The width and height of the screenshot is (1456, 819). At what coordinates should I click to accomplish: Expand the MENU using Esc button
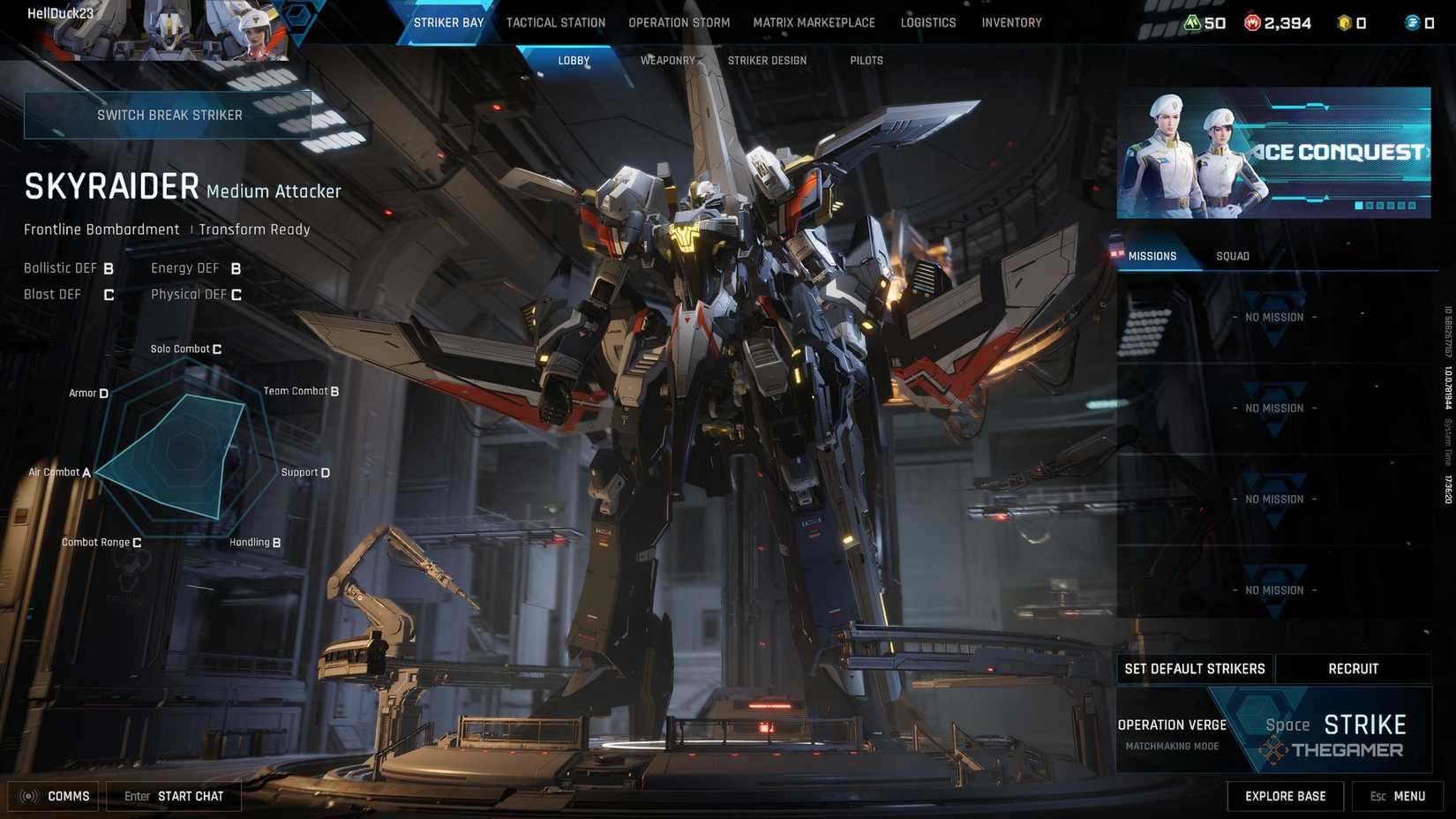(x=1397, y=796)
